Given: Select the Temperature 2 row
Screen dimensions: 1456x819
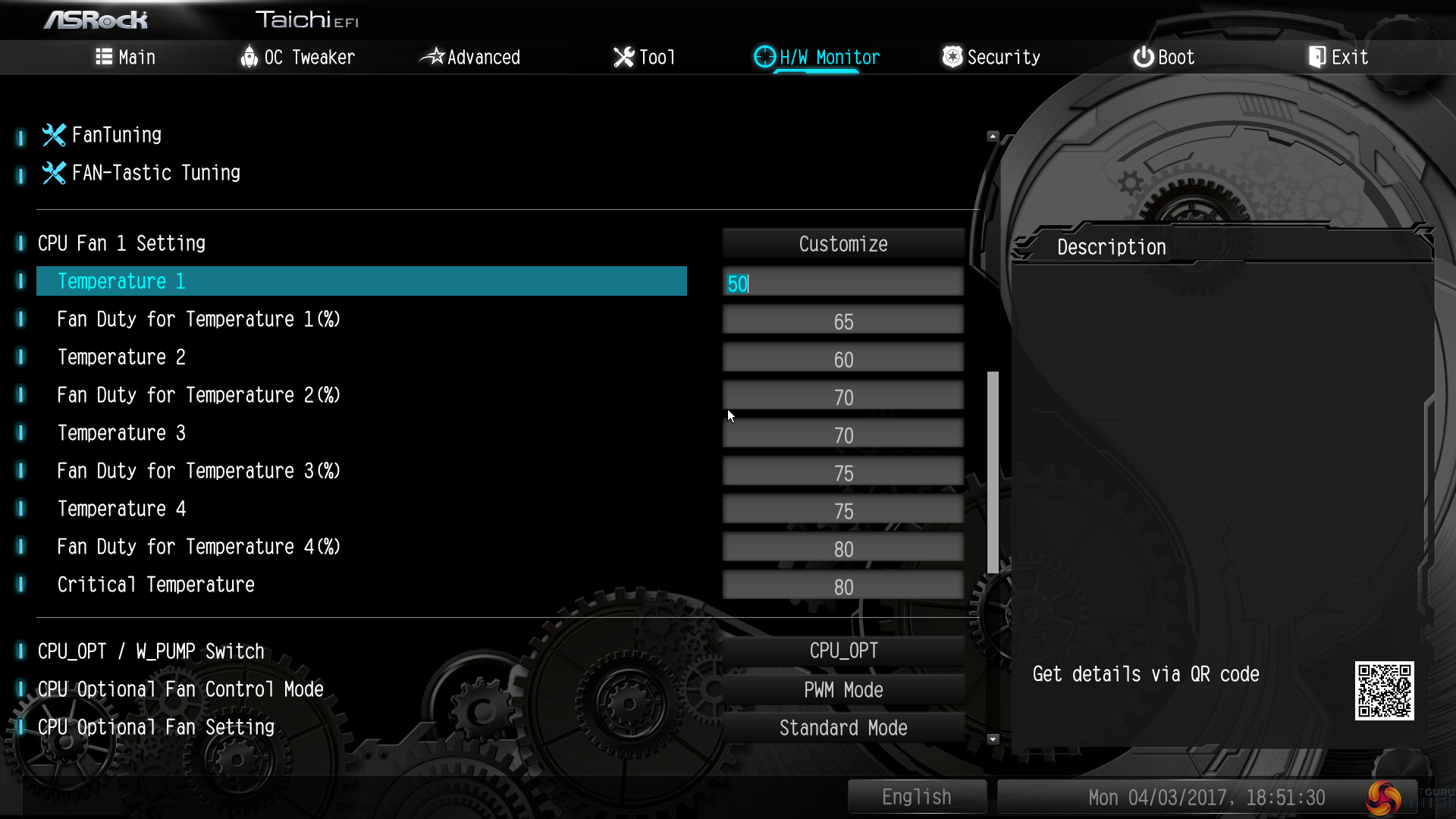Looking at the screenshot, I should pos(121,357).
